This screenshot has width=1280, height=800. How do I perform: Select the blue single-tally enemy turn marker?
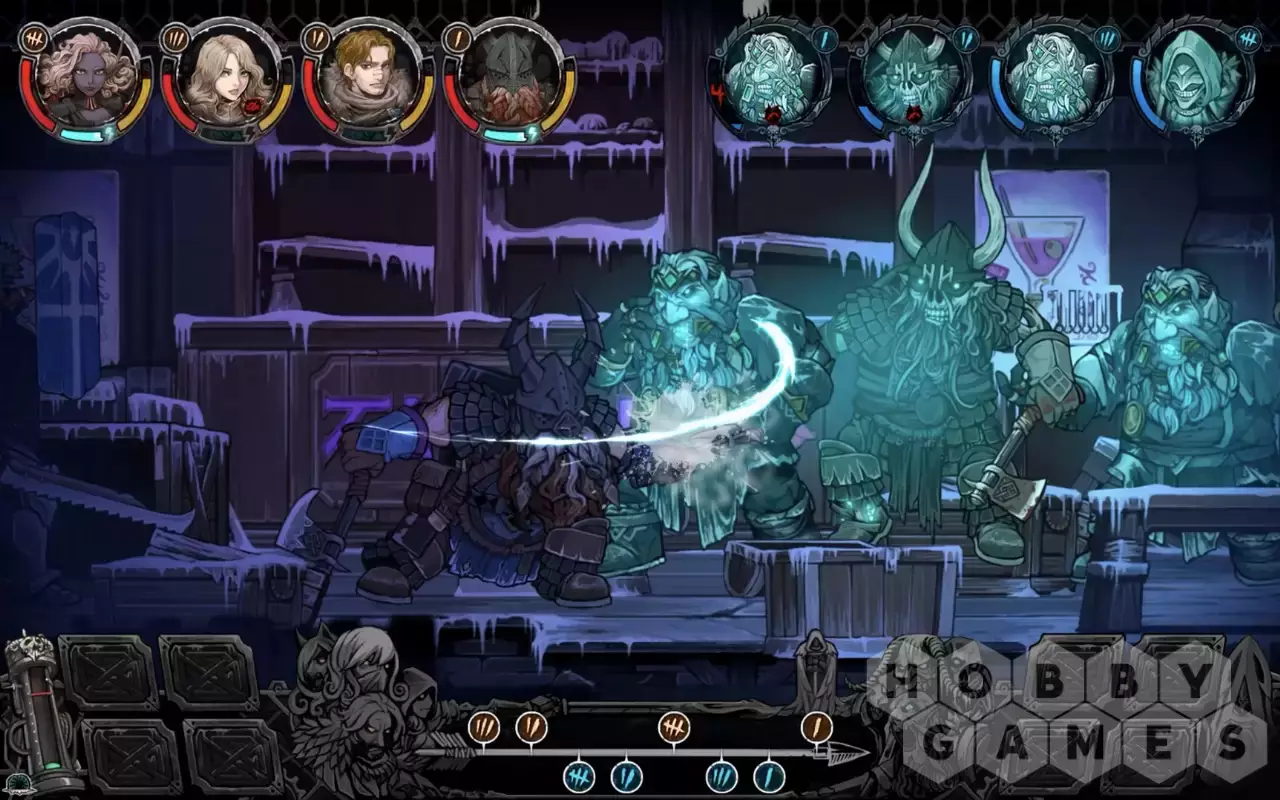[x=769, y=776]
